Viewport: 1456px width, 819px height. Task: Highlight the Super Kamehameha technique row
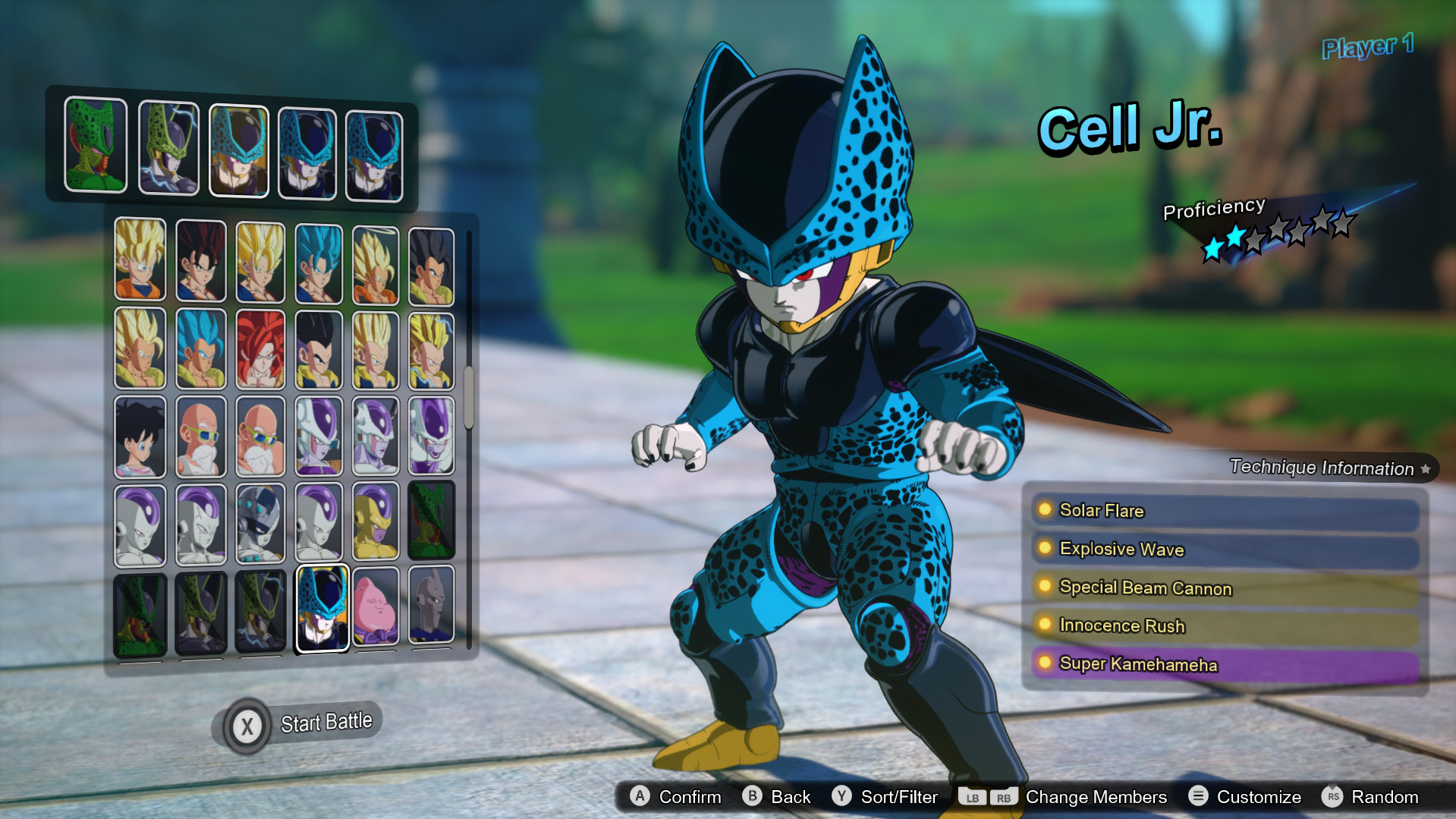pos(1225,665)
